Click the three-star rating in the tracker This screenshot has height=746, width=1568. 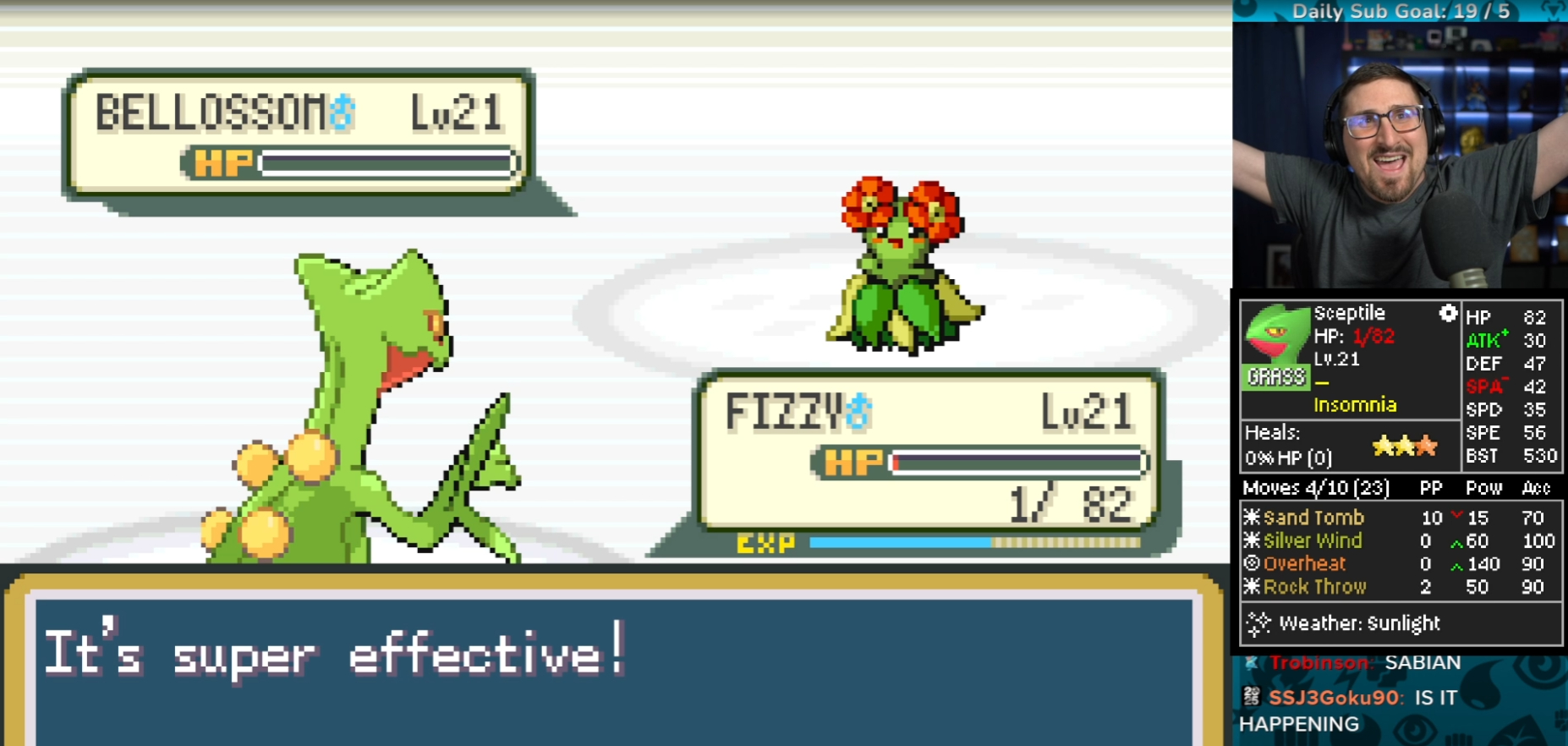[x=1404, y=445]
